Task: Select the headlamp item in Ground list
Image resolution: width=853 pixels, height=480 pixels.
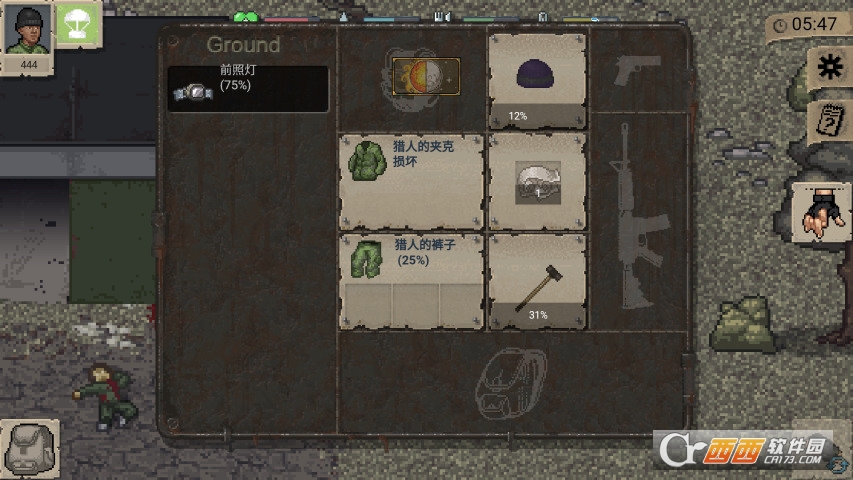Action: point(248,89)
